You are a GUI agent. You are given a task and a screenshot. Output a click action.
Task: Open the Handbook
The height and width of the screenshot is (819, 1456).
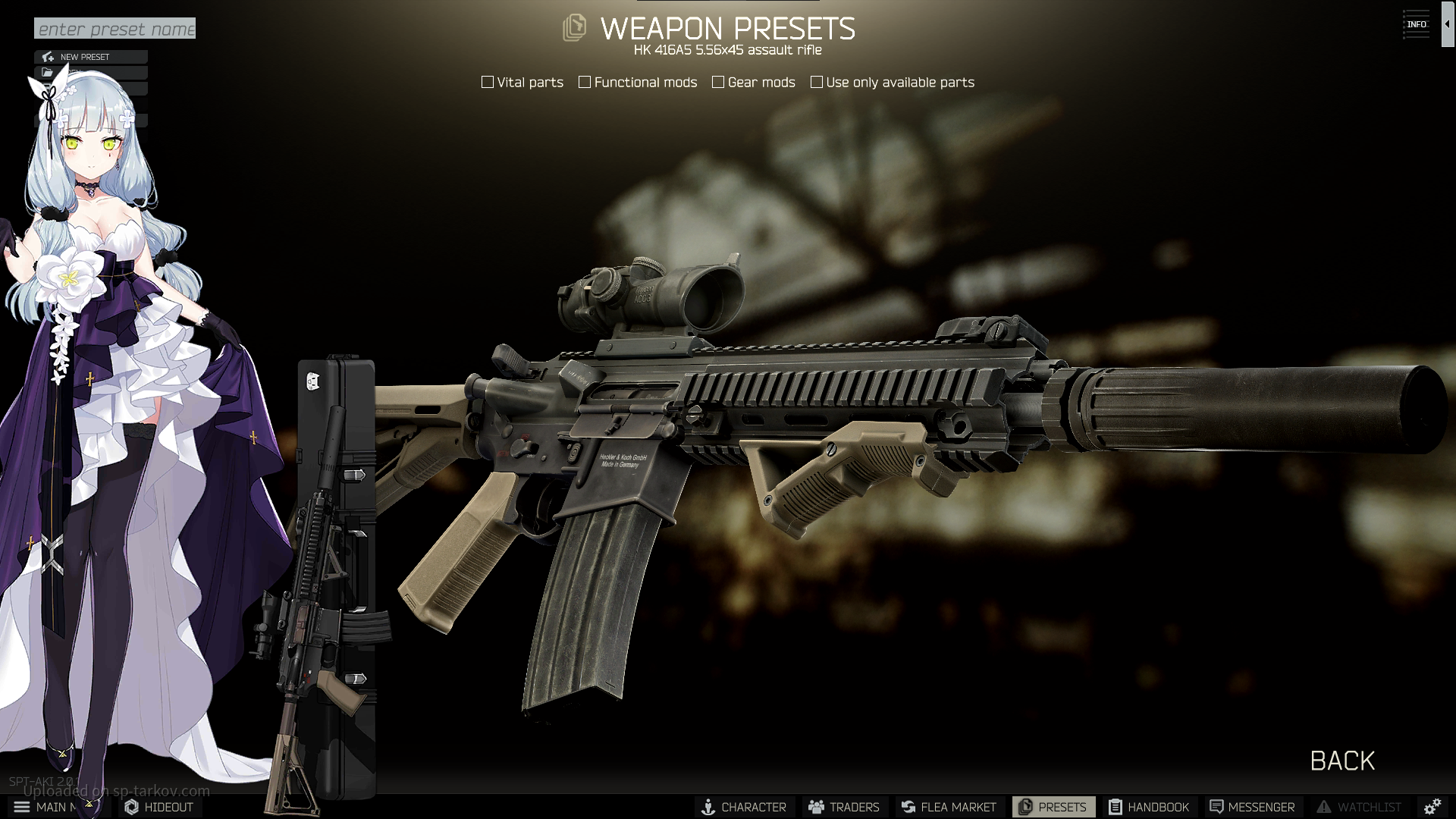click(1149, 807)
